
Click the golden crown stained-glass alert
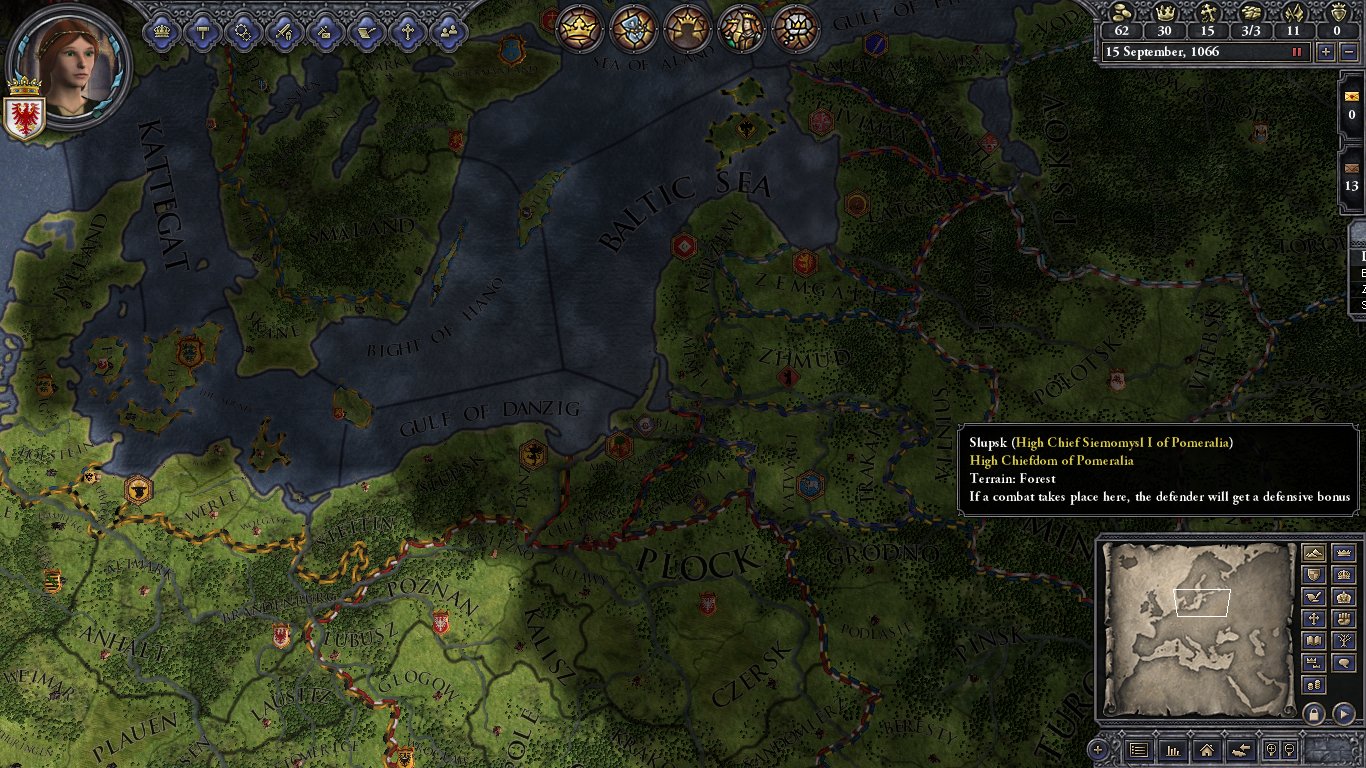point(577,28)
